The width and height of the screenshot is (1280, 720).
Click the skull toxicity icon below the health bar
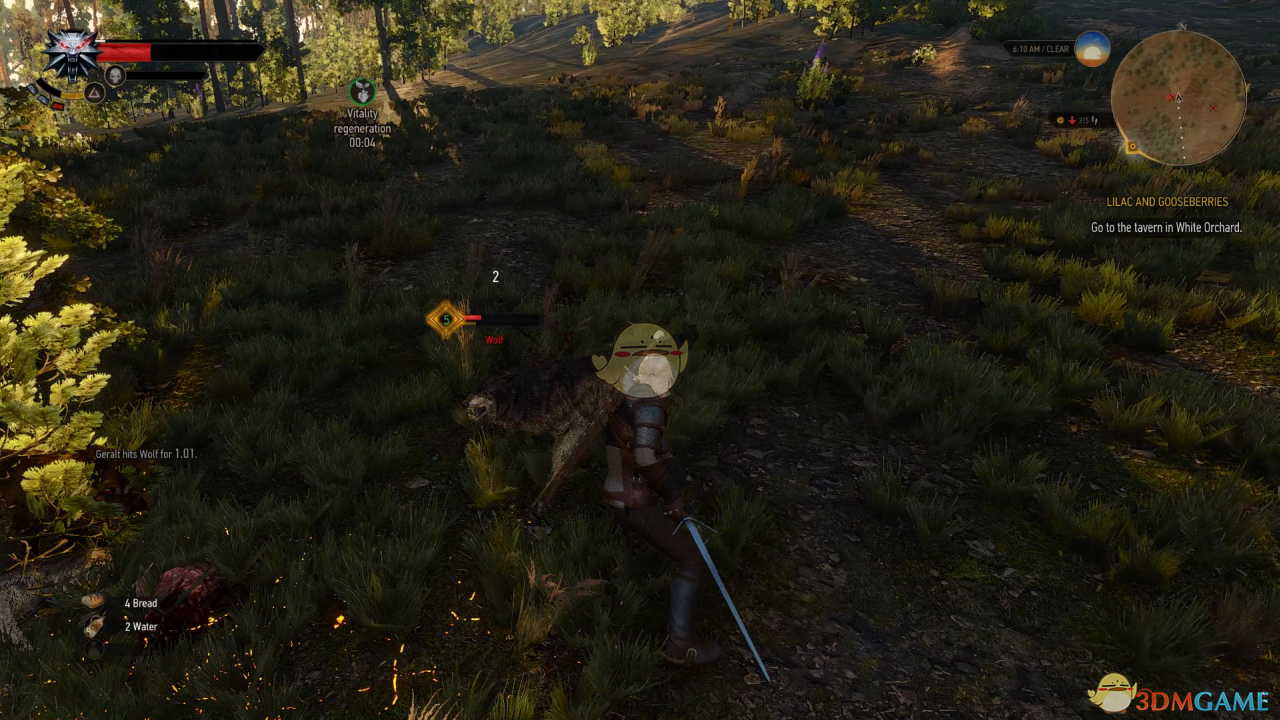(114, 75)
